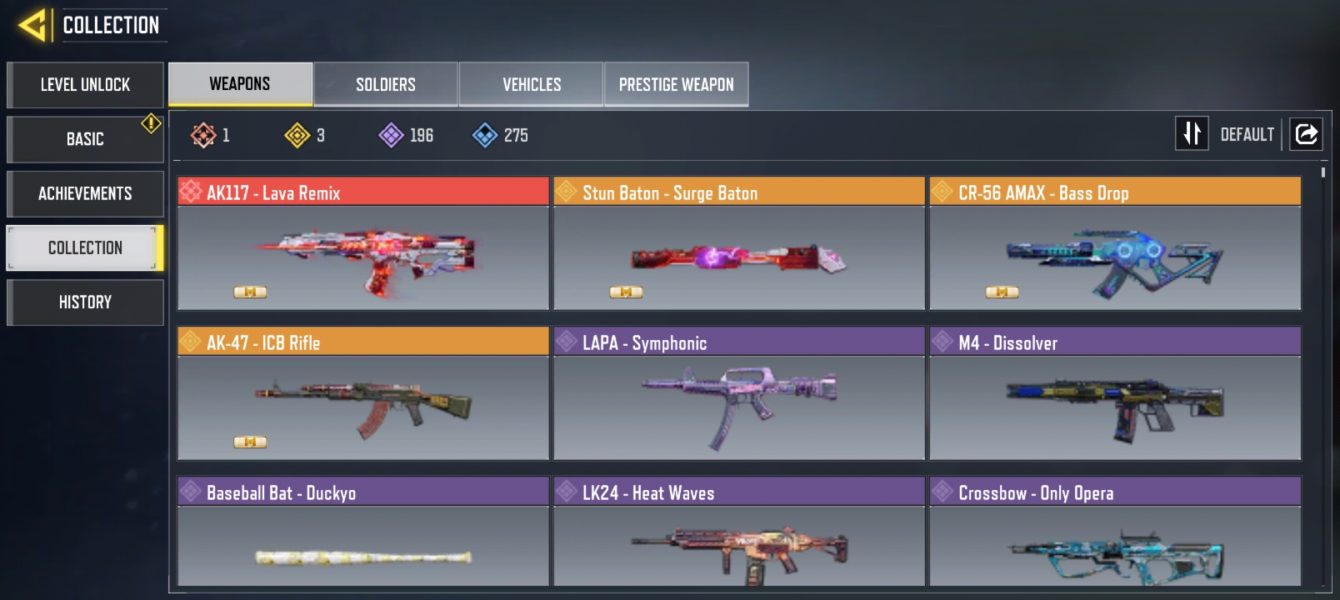Click the share arrow icon

(1306, 134)
